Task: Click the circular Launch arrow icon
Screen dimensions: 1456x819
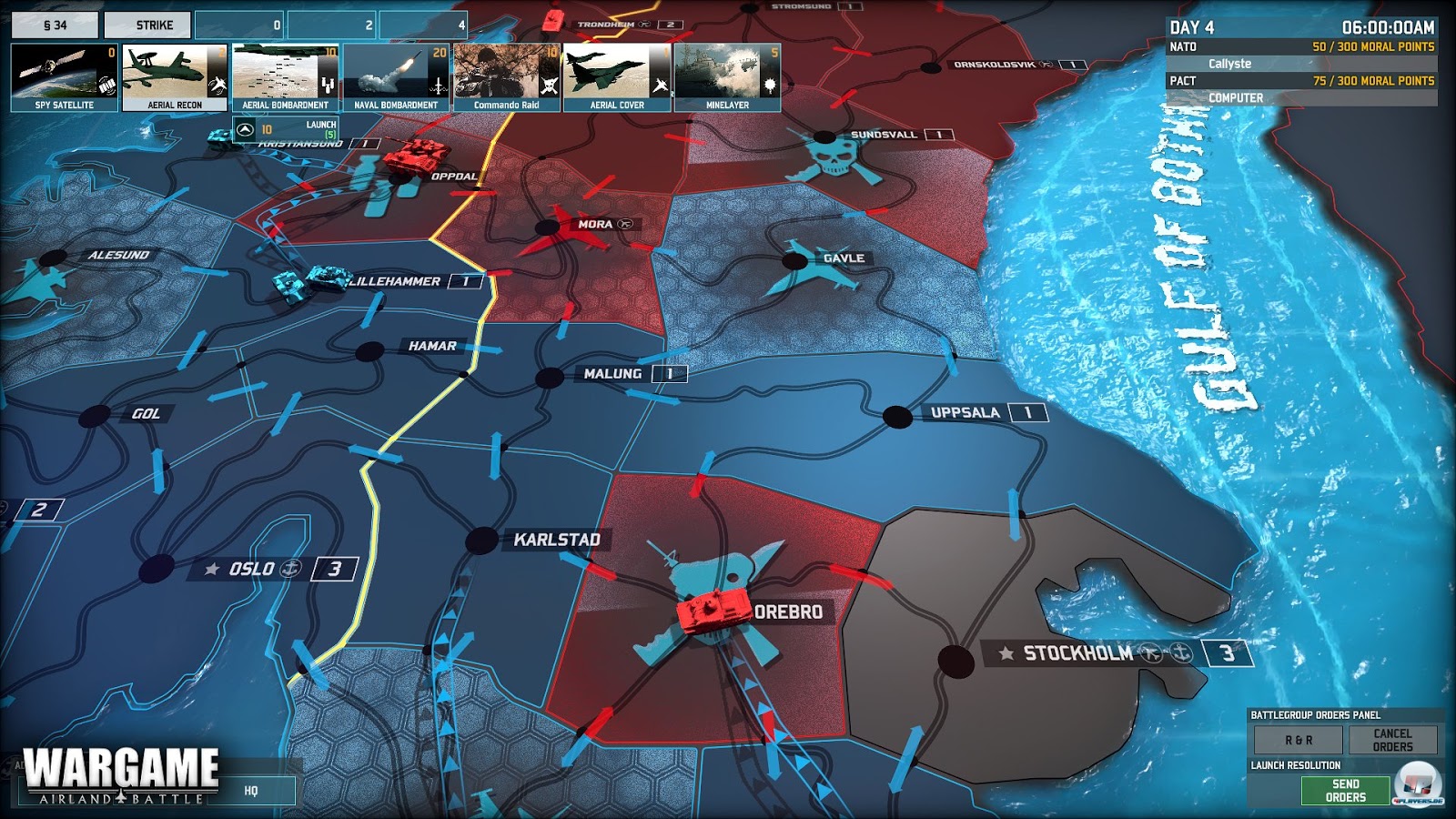Action: (244, 131)
